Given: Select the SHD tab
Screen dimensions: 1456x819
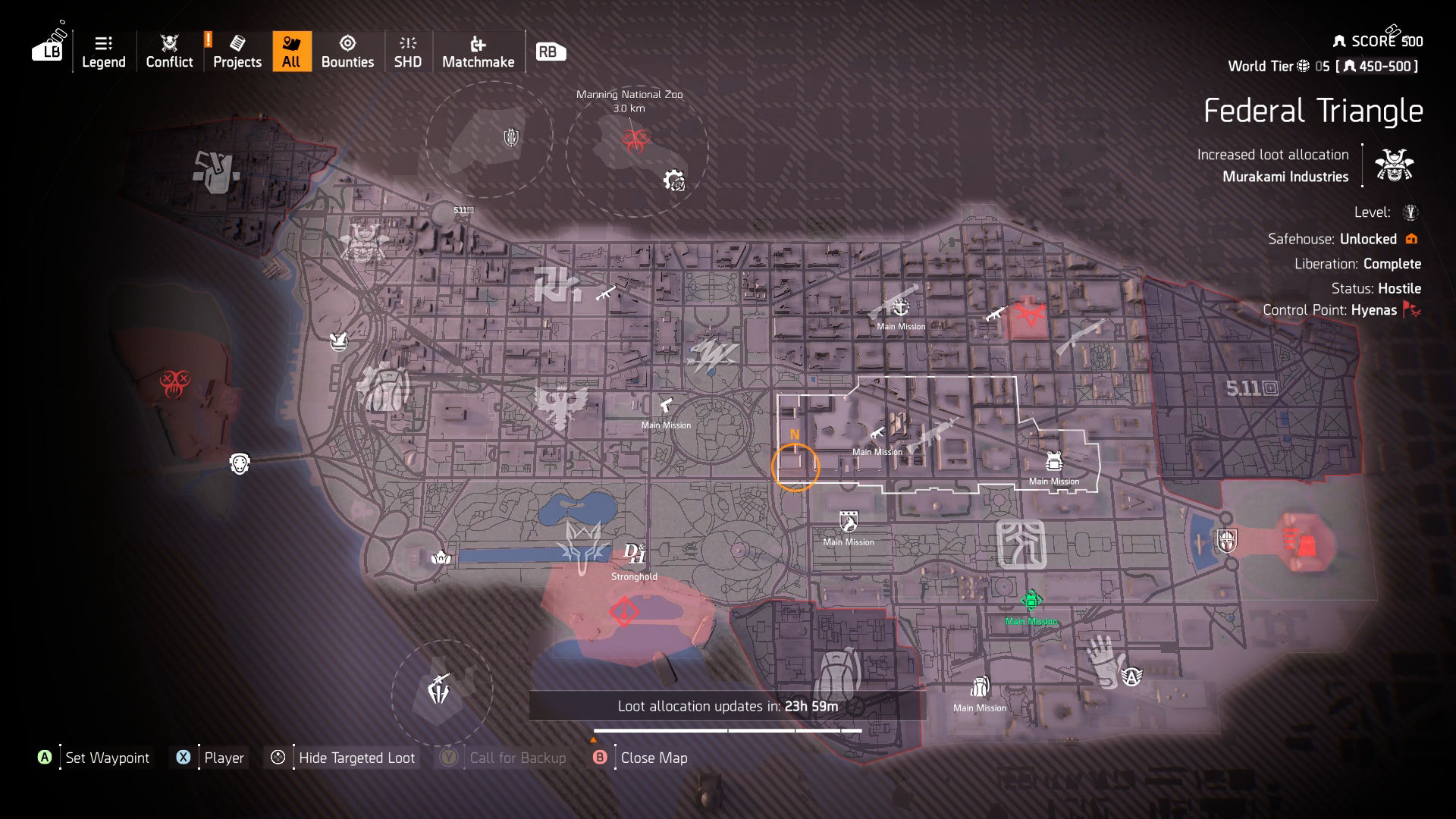Looking at the screenshot, I should pos(407,52).
